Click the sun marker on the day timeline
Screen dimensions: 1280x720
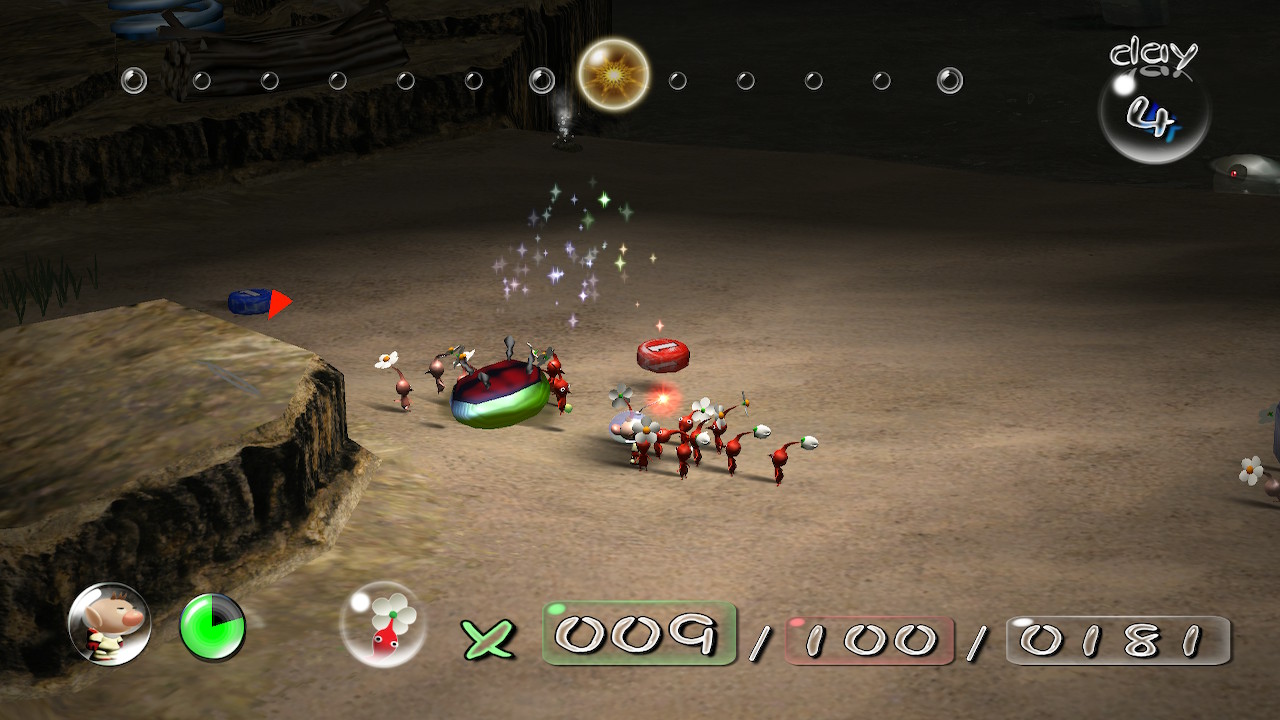point(613,74)
